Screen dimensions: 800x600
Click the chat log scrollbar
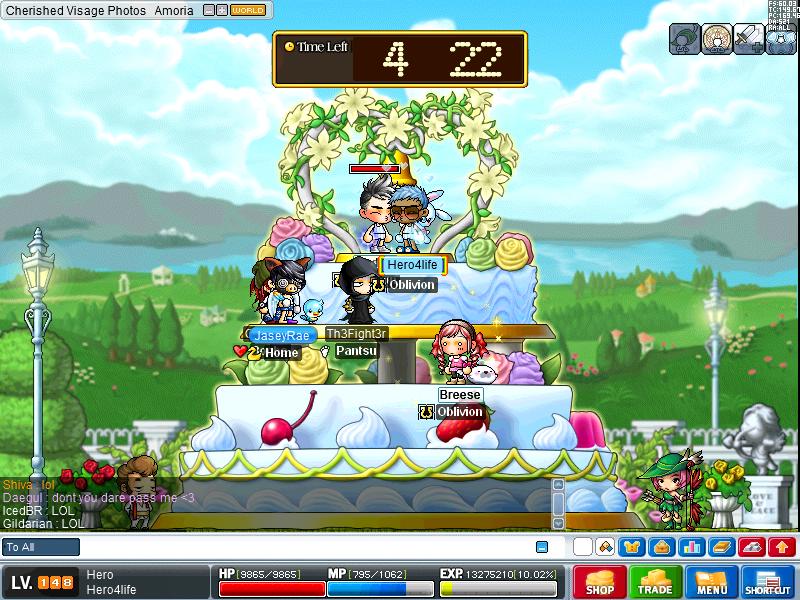(x=558, y=505)
